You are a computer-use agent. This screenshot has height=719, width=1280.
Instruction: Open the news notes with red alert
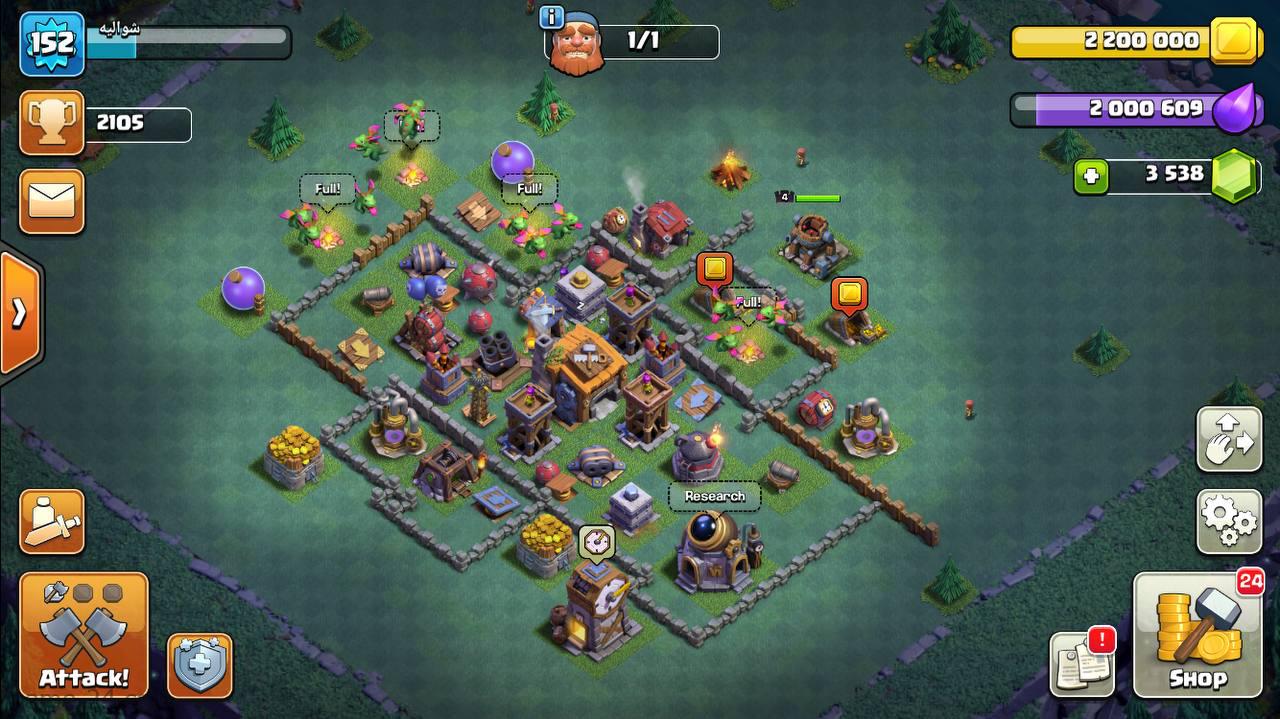point(1082,664)
